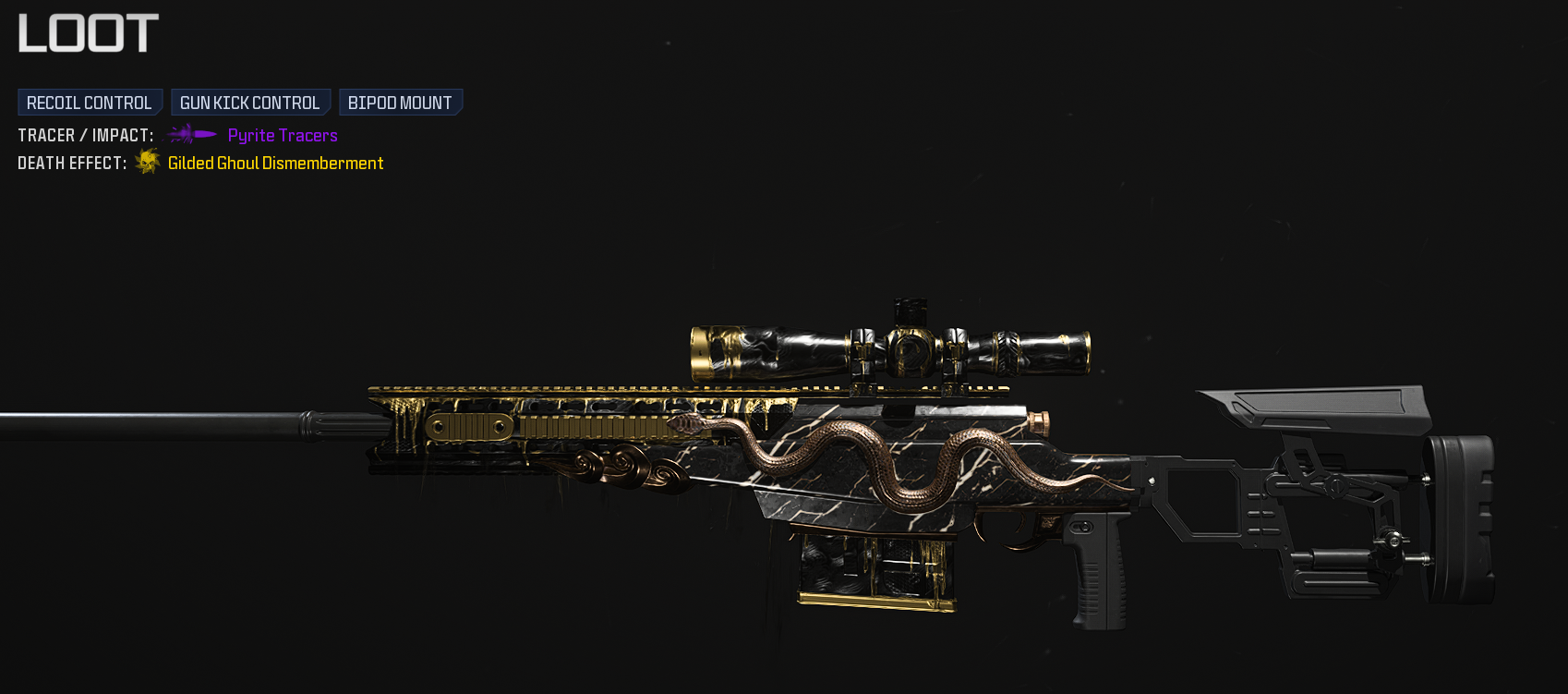Show the Gilded Ghoul Dismemberment death effect
The height and width of the screenshot is (694, 1568).
point(275,164)
